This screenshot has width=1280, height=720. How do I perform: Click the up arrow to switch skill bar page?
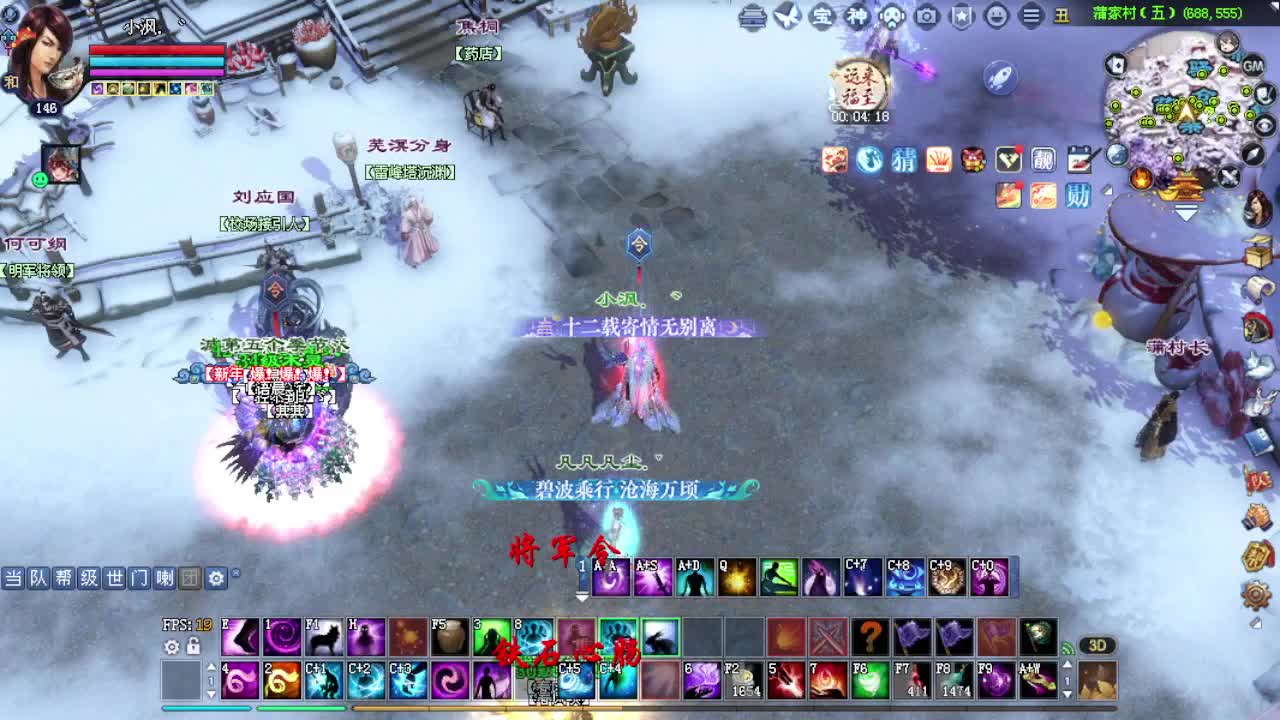pos(211,666)
